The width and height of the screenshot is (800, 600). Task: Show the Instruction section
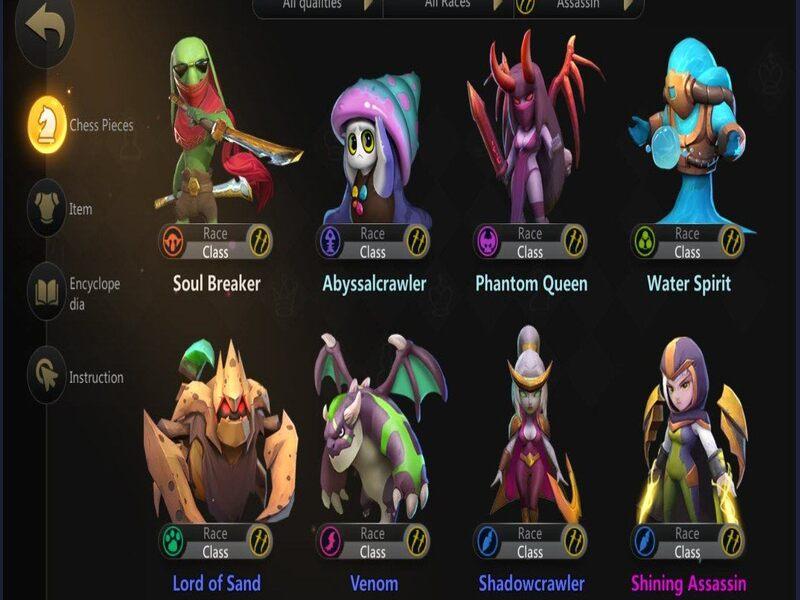(x=46, y=377)
